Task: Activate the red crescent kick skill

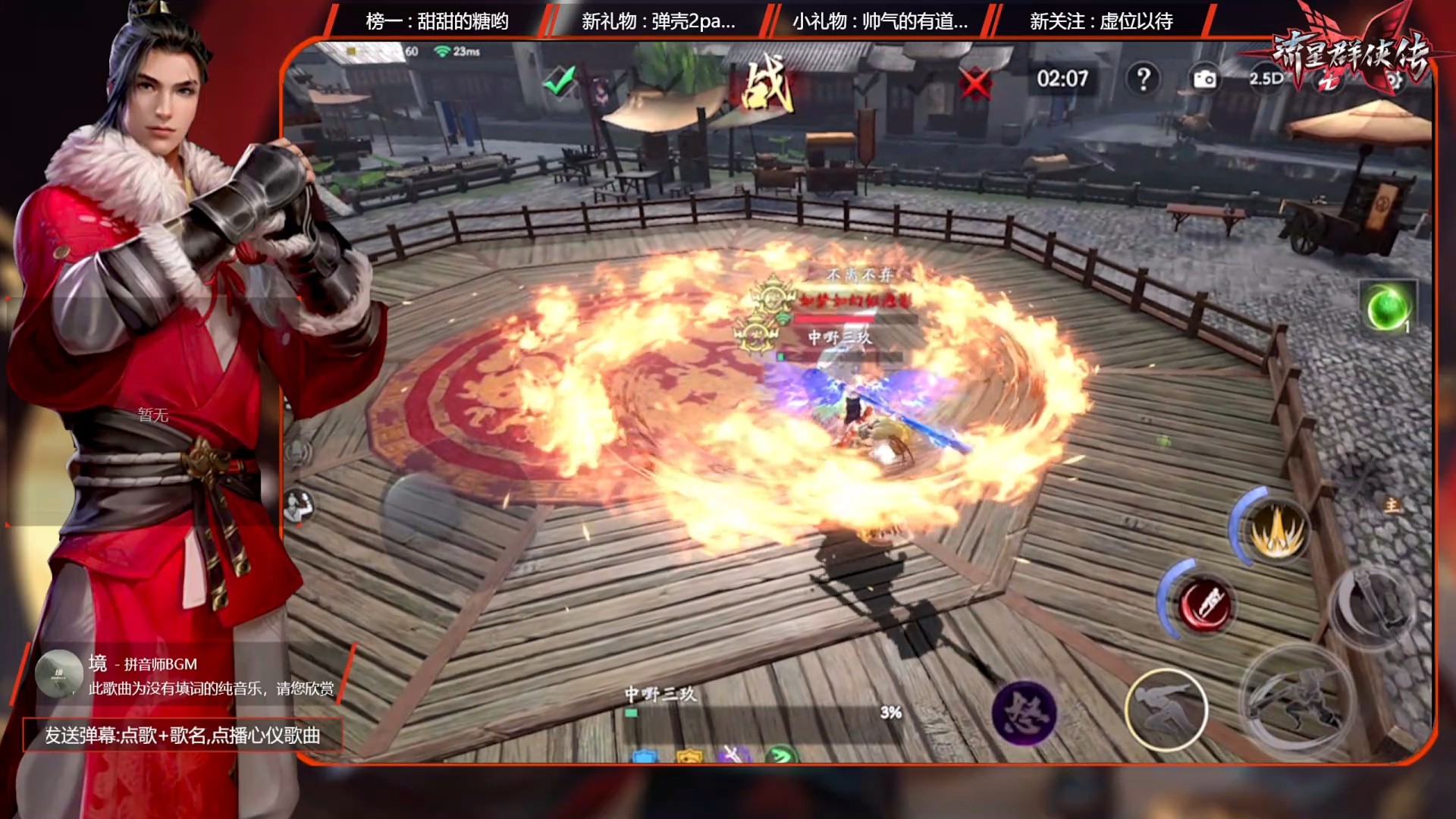Action: pyautogui.click(x=1205, y=604)
